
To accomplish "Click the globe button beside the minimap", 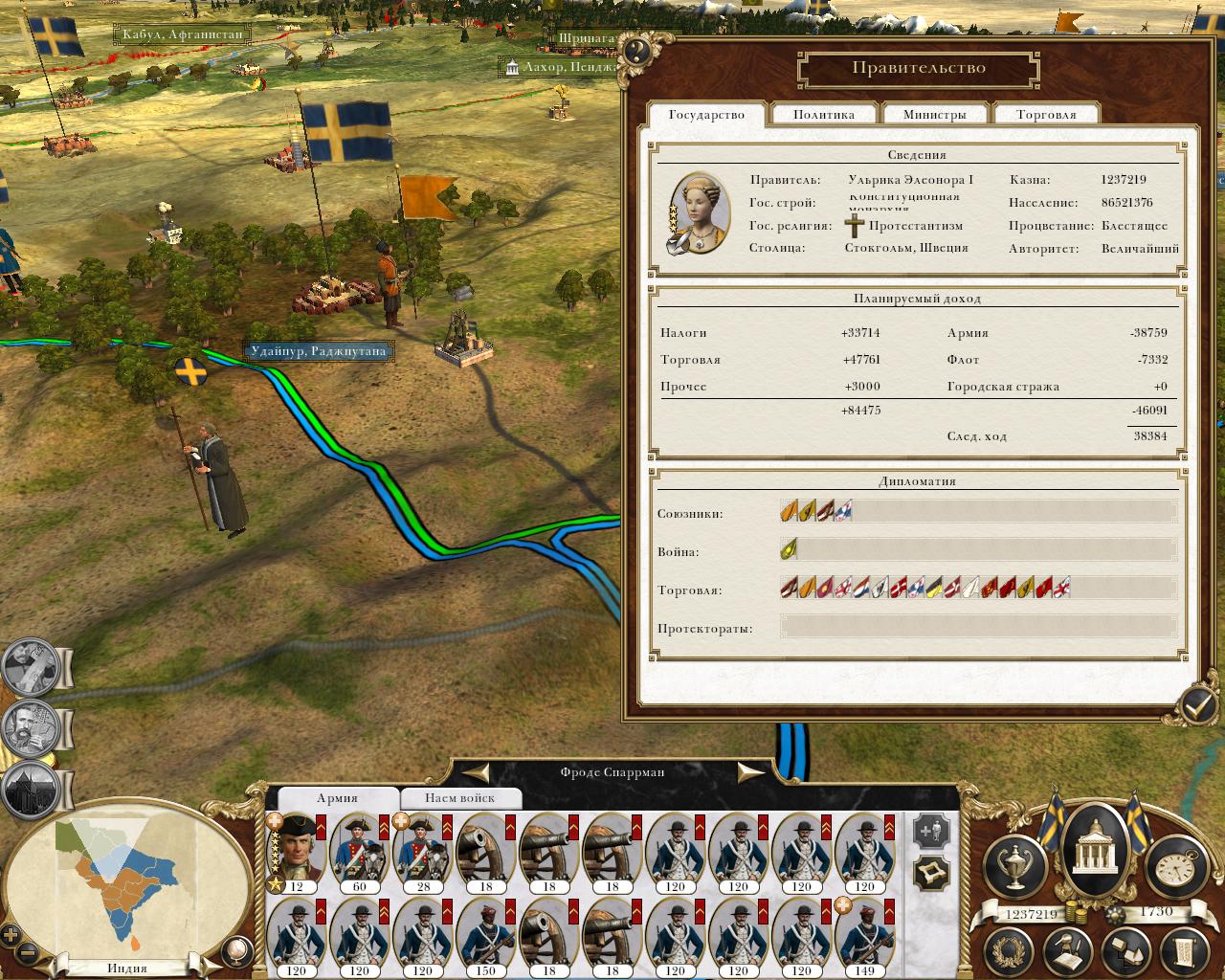I will point(234,950).
